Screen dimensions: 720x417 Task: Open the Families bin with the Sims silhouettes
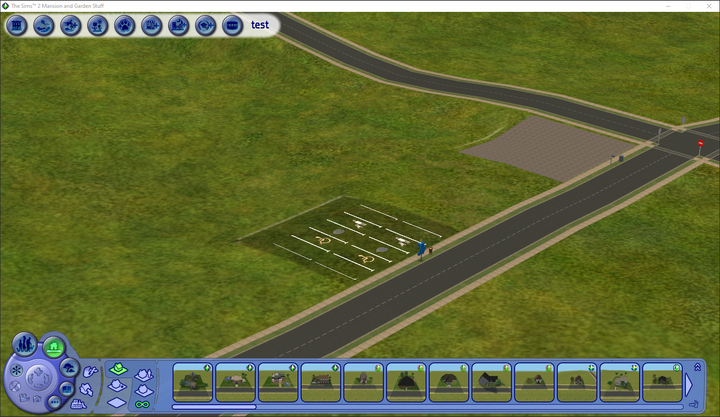[x=26, y=345]
